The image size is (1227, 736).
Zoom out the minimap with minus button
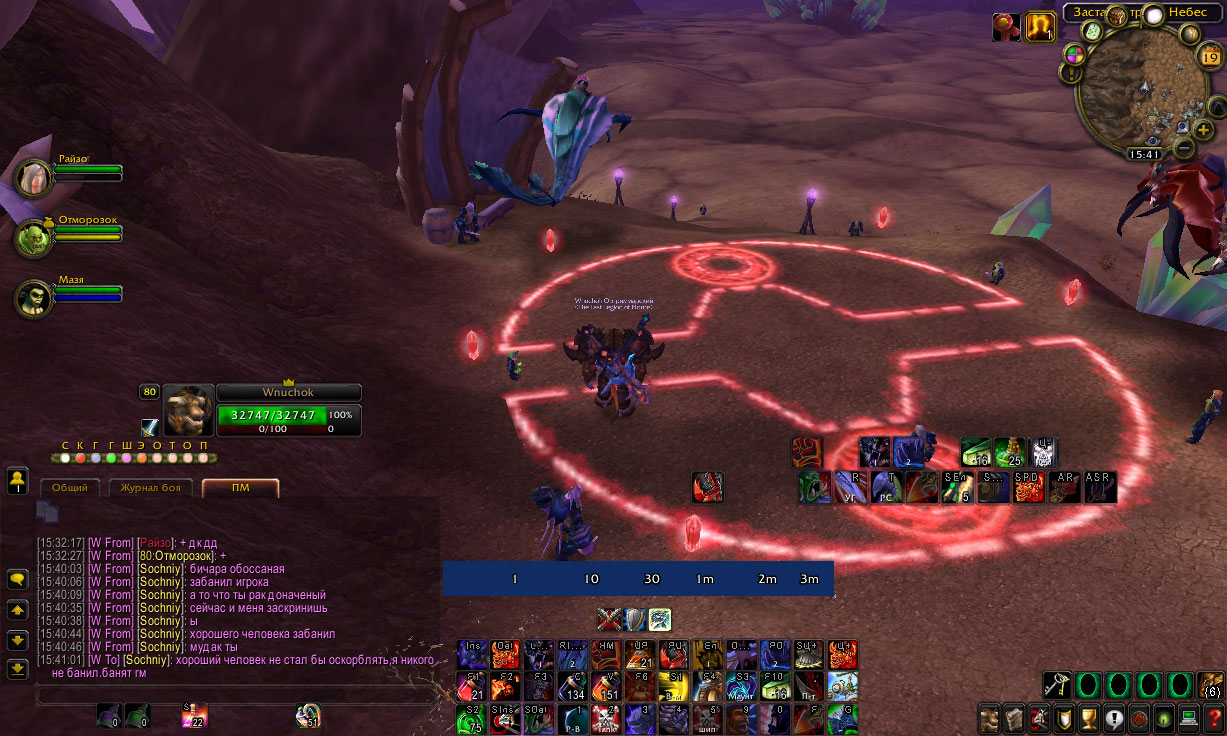(x=1183, y=148)
